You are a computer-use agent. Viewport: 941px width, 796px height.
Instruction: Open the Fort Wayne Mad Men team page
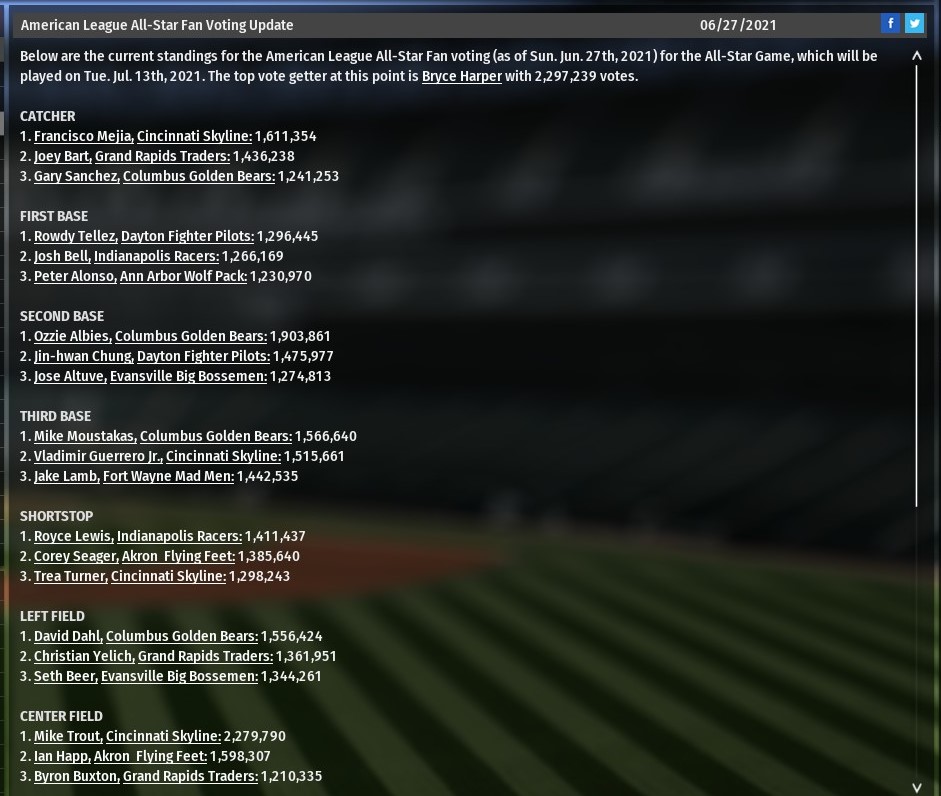point(168,476)
